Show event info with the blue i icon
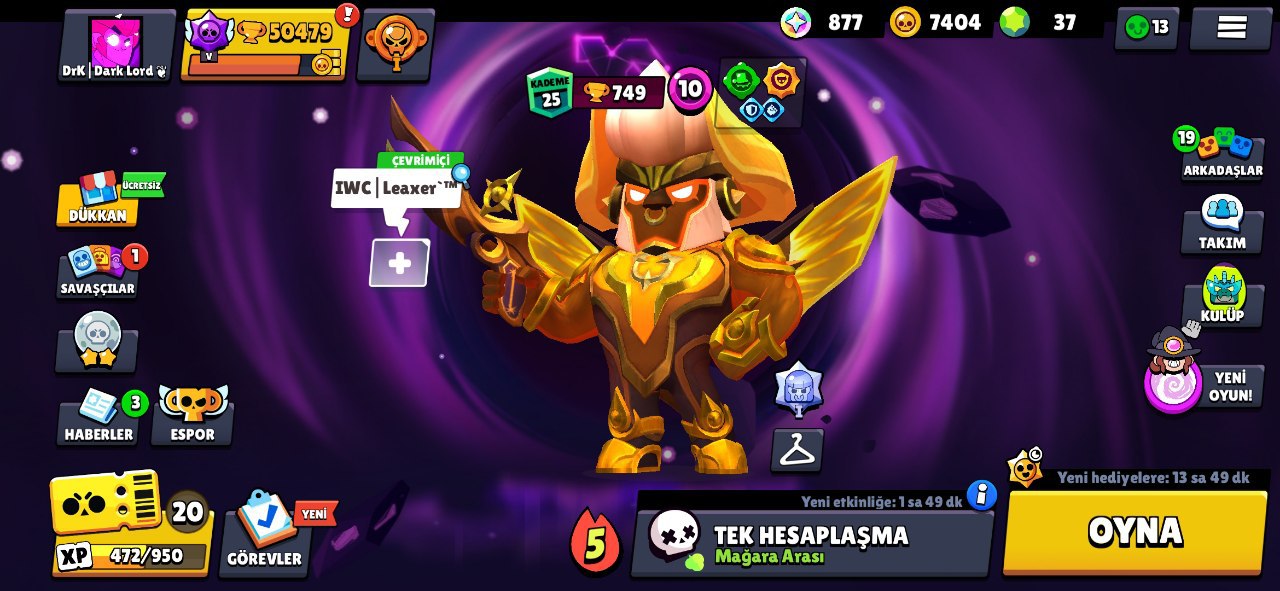 point(982,494)
